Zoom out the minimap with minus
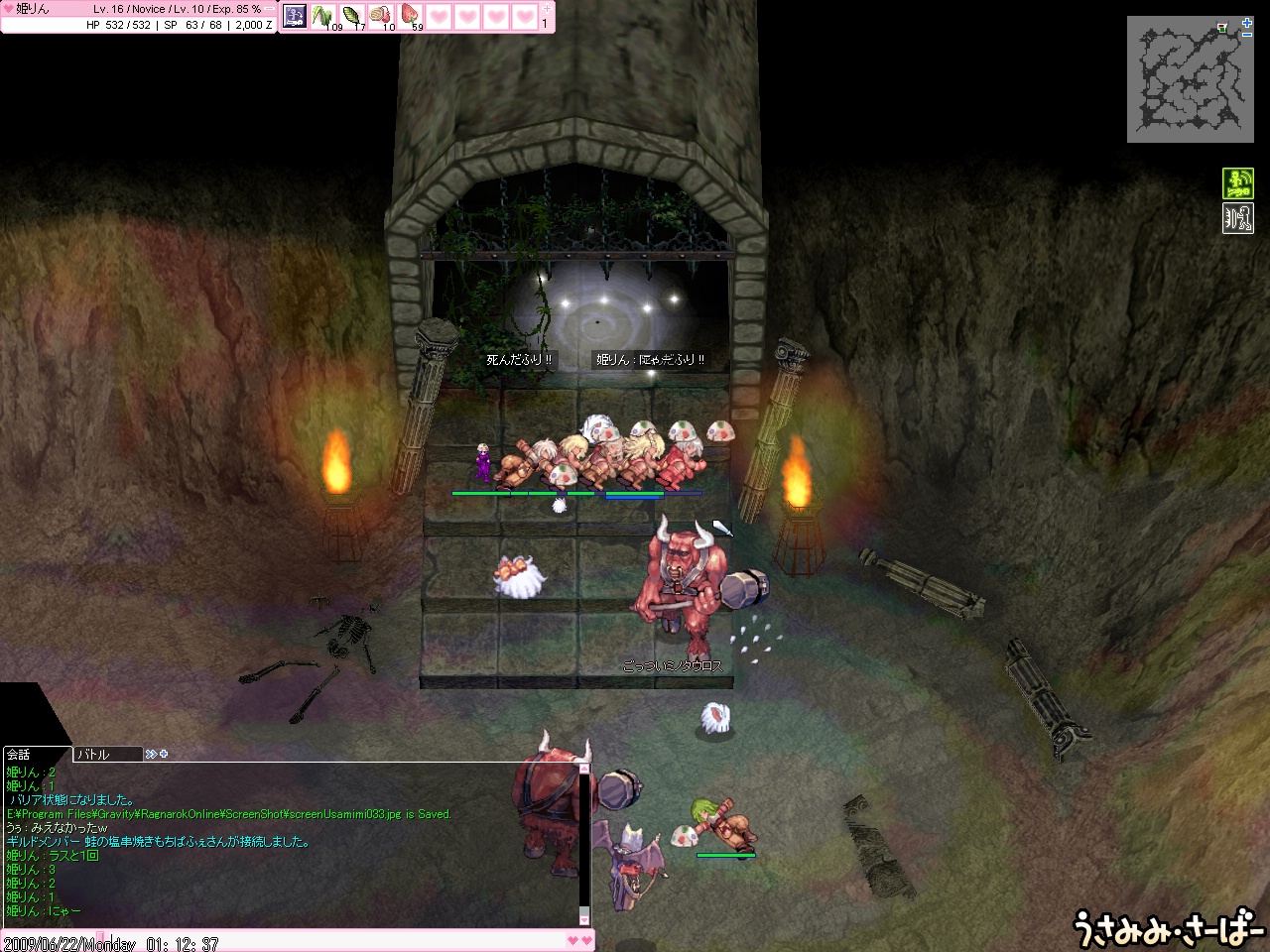Viewport: 1270px width, 952px height. click(1247, 34)
